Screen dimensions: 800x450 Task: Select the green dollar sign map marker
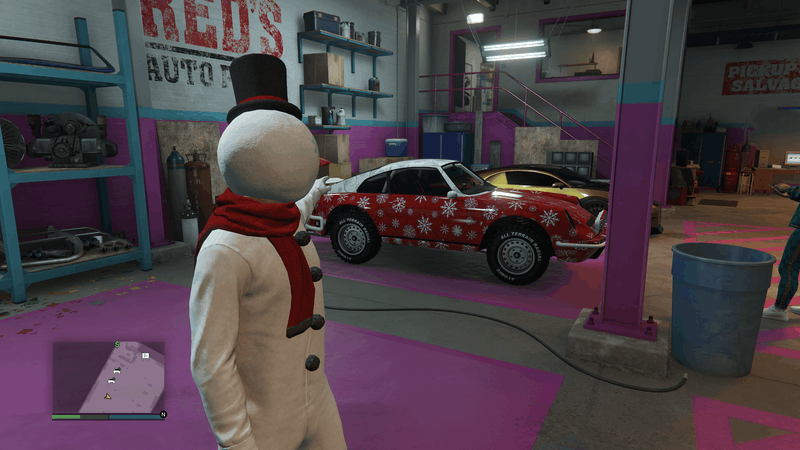(x=117, y=345)
